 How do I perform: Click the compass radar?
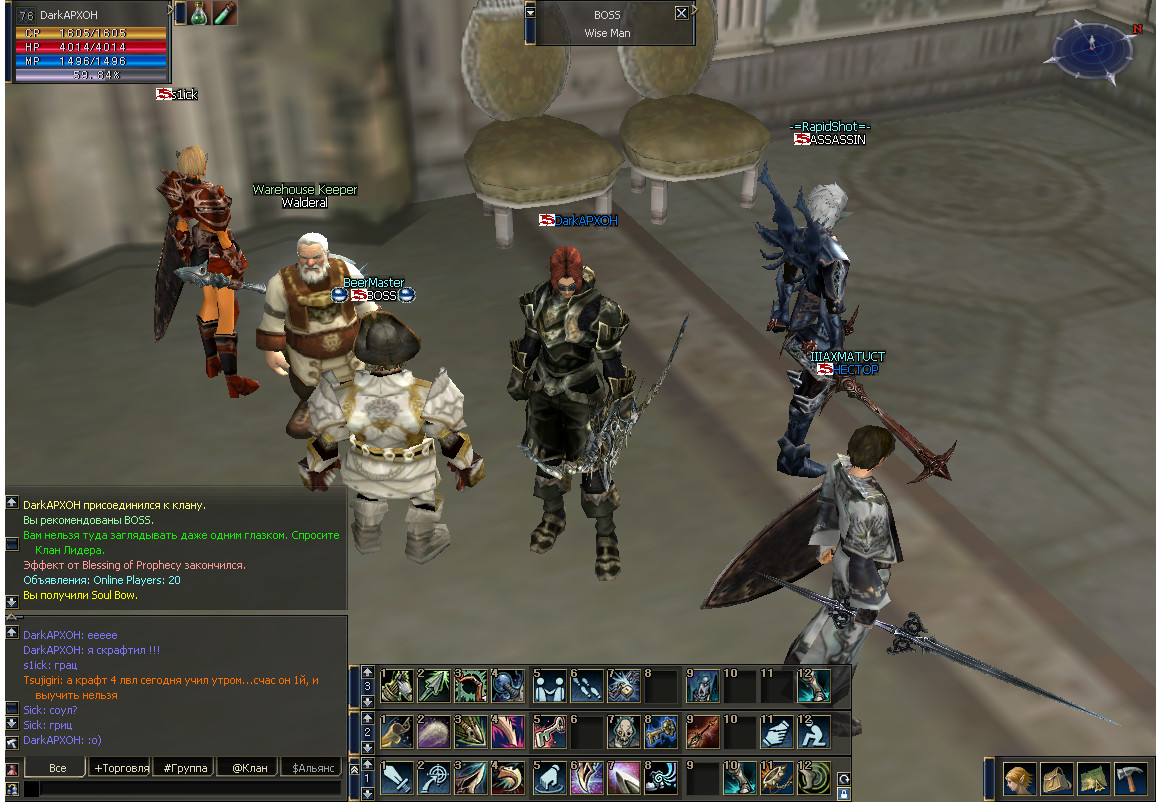1092,49
